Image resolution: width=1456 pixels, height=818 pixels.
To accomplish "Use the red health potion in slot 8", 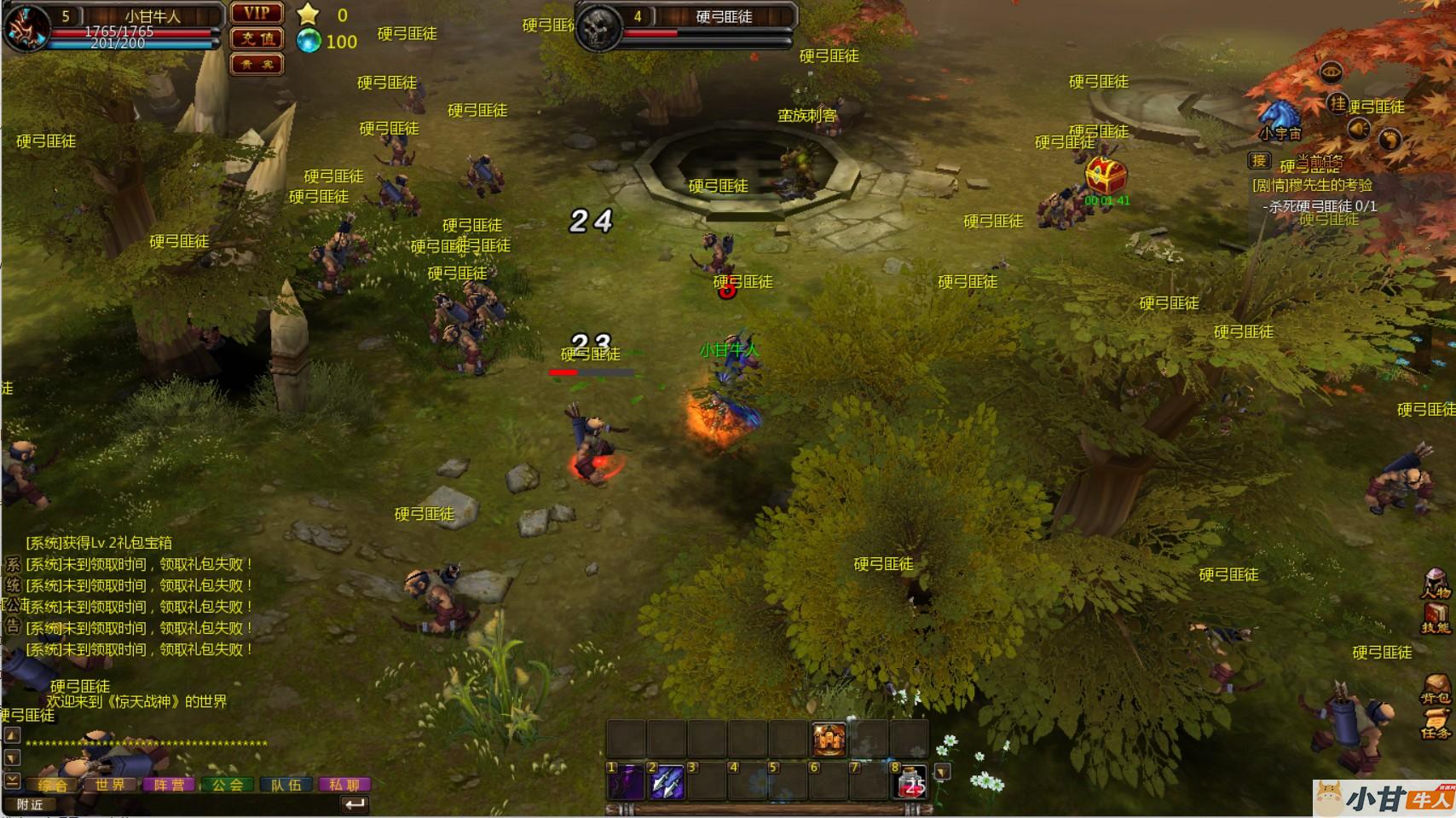I will click(x=911, y=781).
